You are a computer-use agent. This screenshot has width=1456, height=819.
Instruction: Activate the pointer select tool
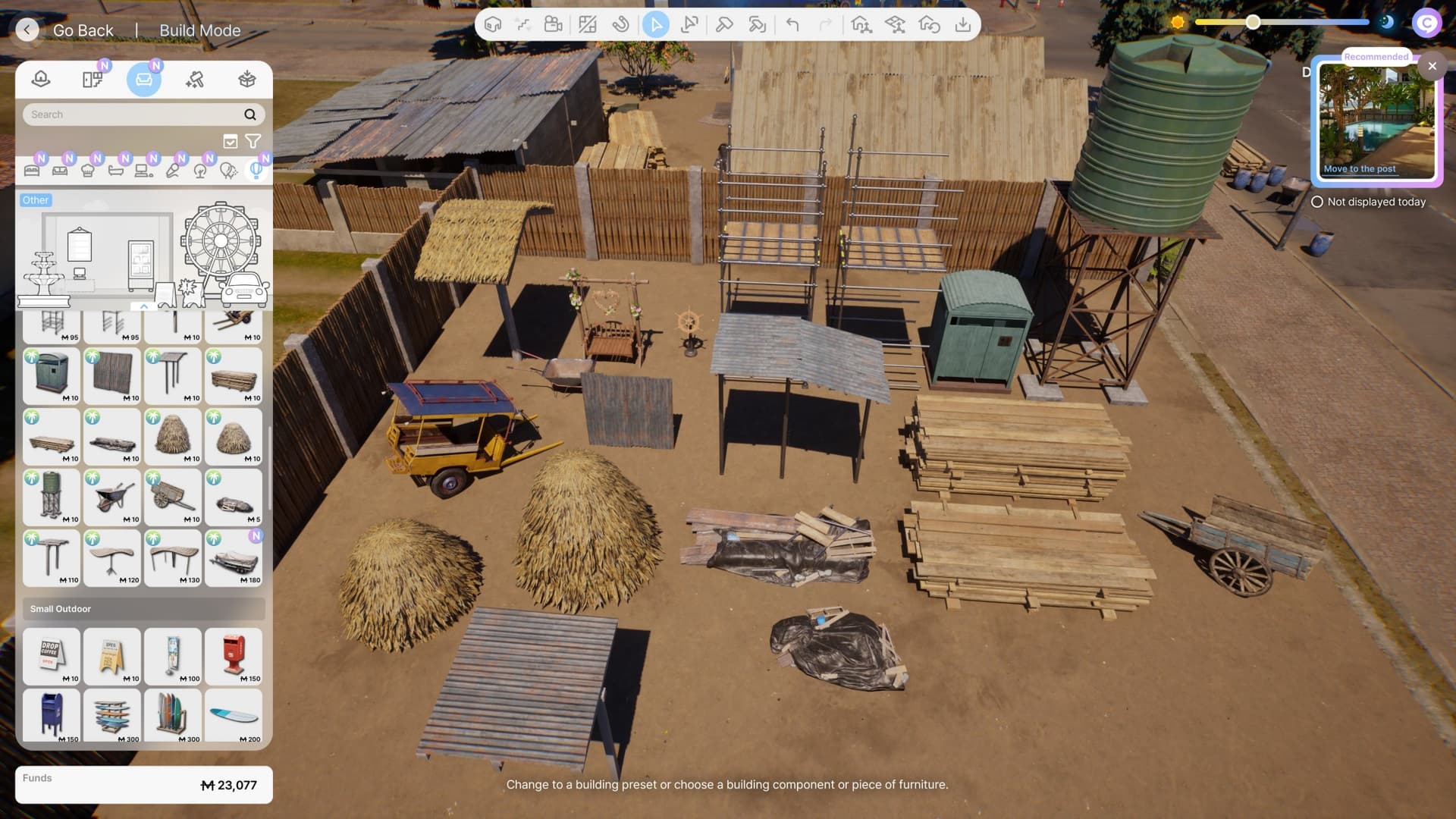[656, 25]
